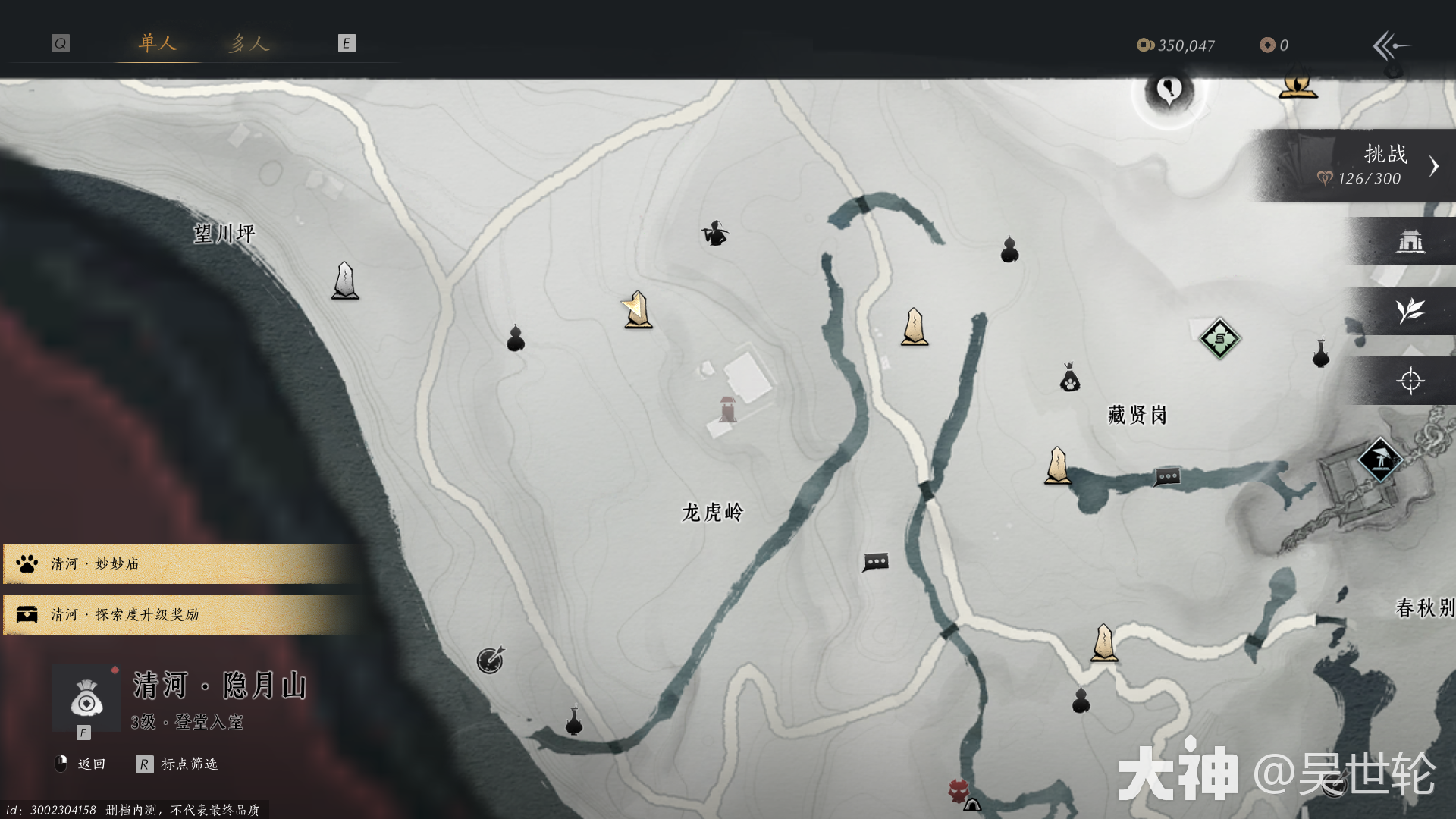The width and height of the screenshot is (1456, 819).
Task: Recenter map with the crosshair button
Action: (x=1410, y=381)
